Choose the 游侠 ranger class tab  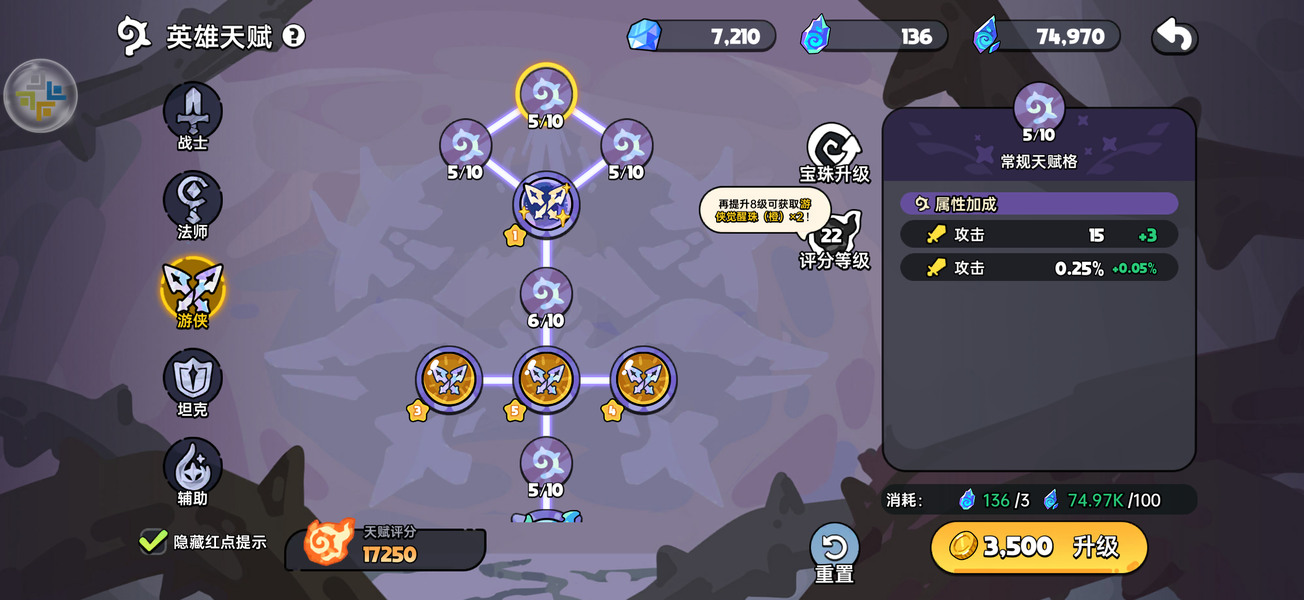pyautogui.click(x=192, y=289)
